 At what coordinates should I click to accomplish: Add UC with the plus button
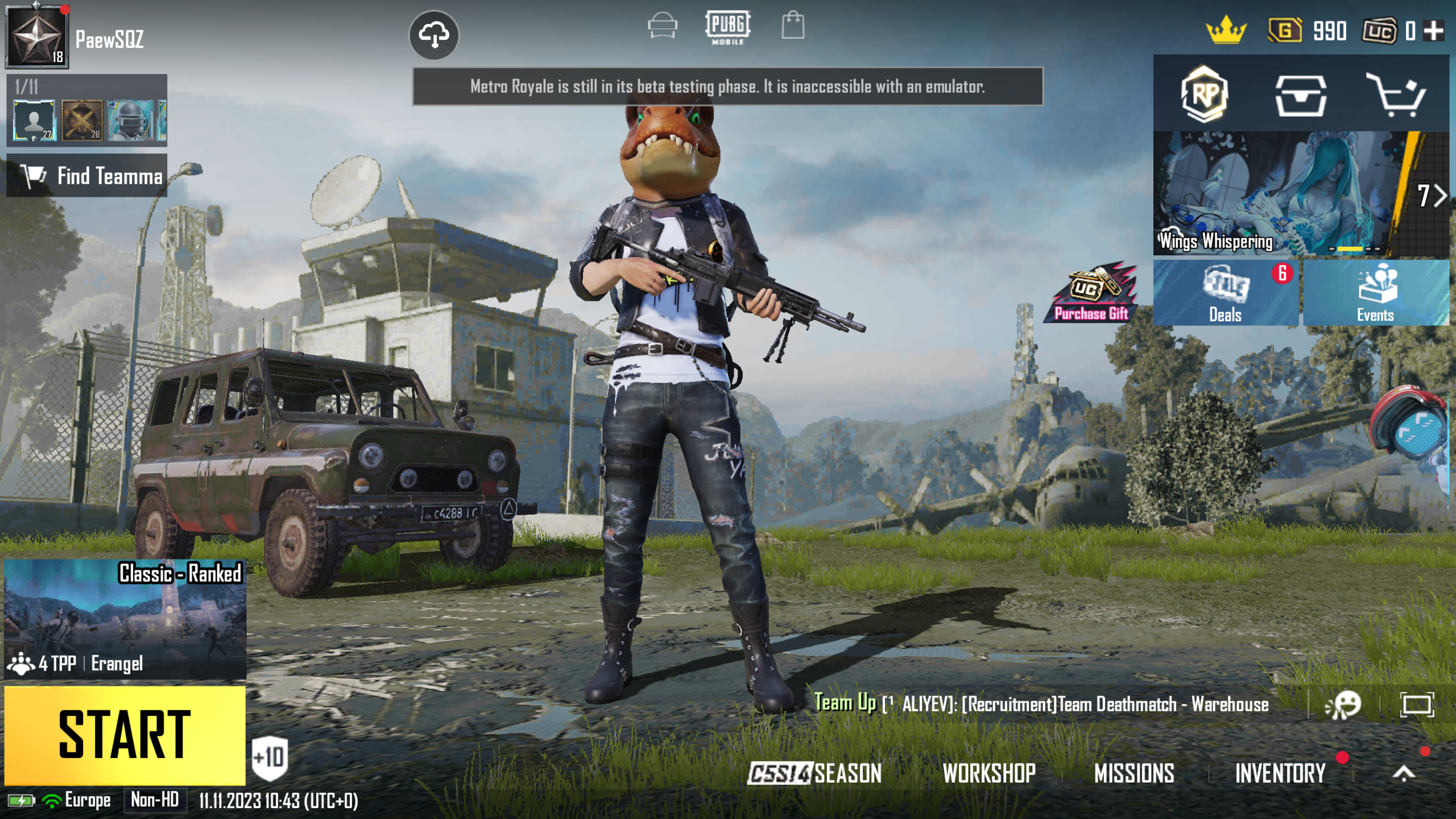click(x=1434, y=31)
